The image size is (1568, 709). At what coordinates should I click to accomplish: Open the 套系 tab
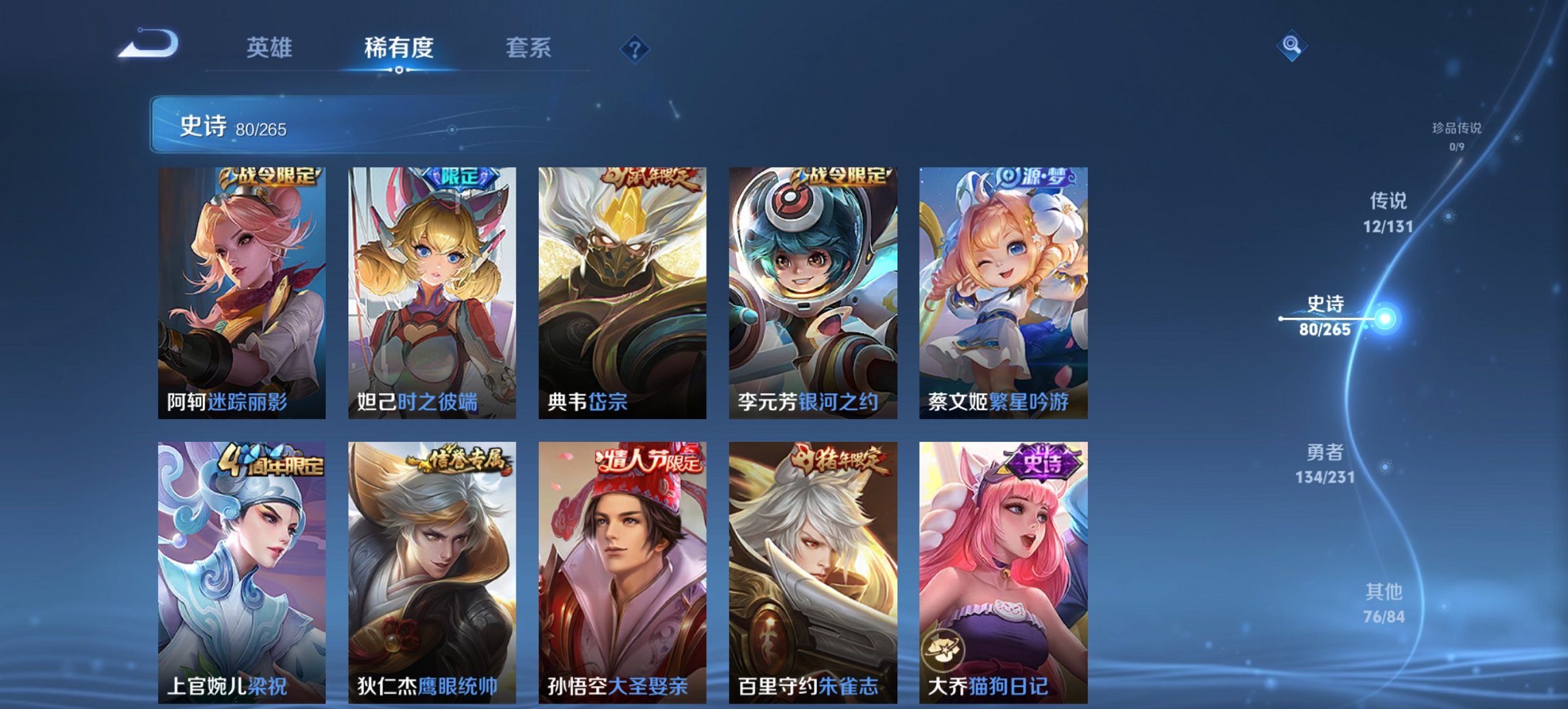coord(529,49)
